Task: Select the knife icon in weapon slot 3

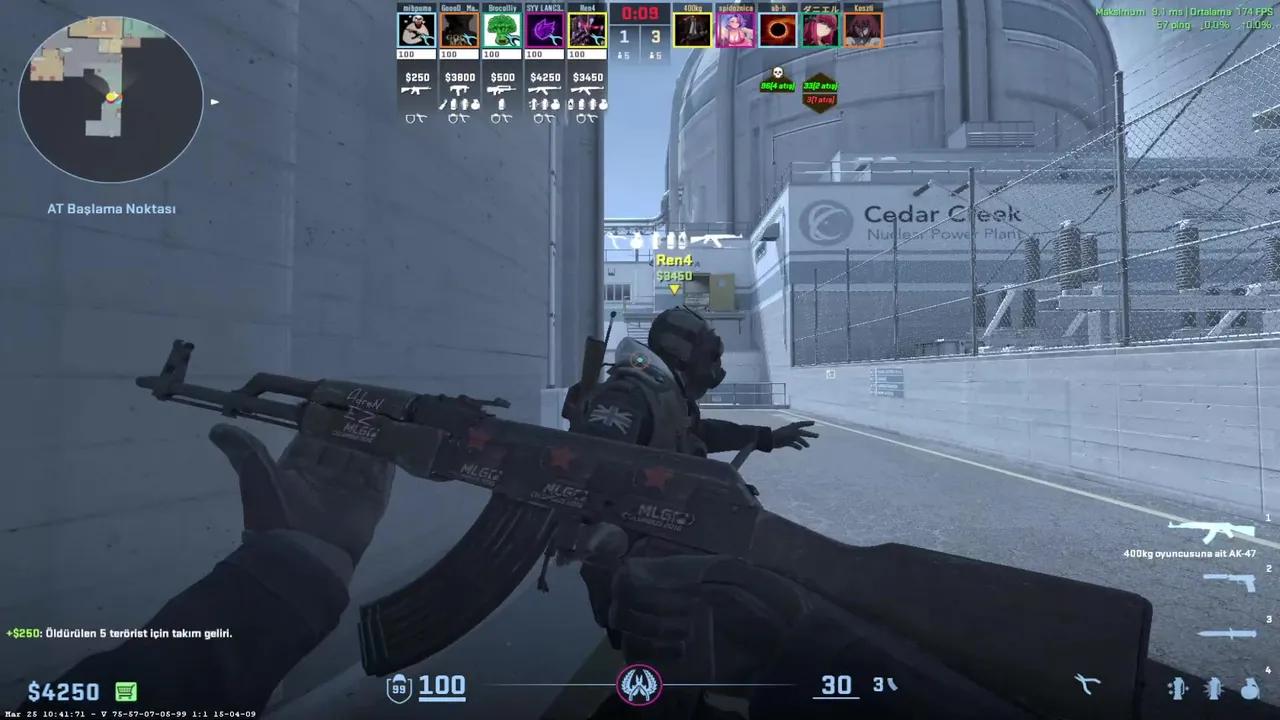Action: point(1228,633)
